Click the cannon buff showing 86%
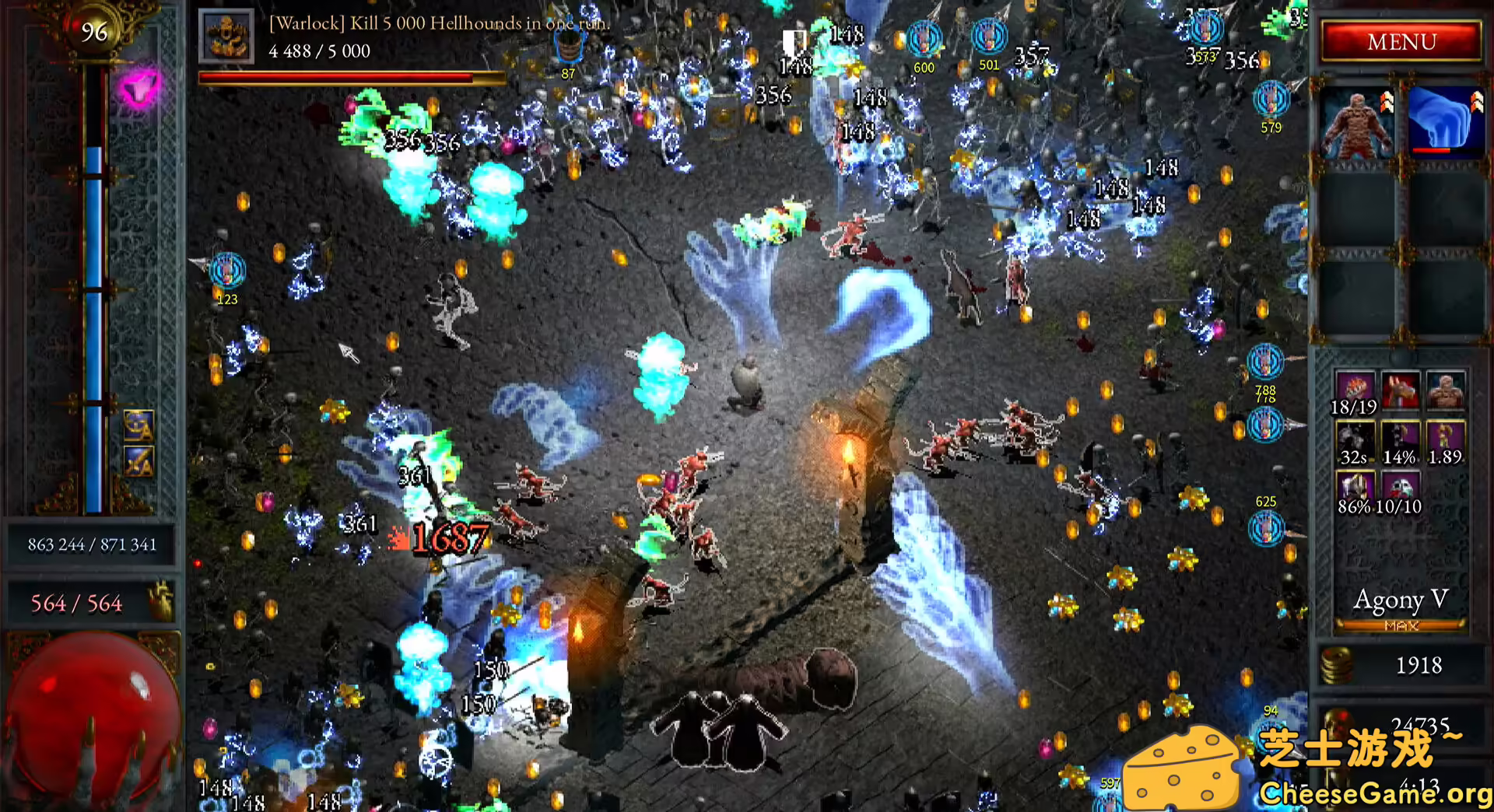This screenshot has height=812, width=1494. pos(1355,486)
